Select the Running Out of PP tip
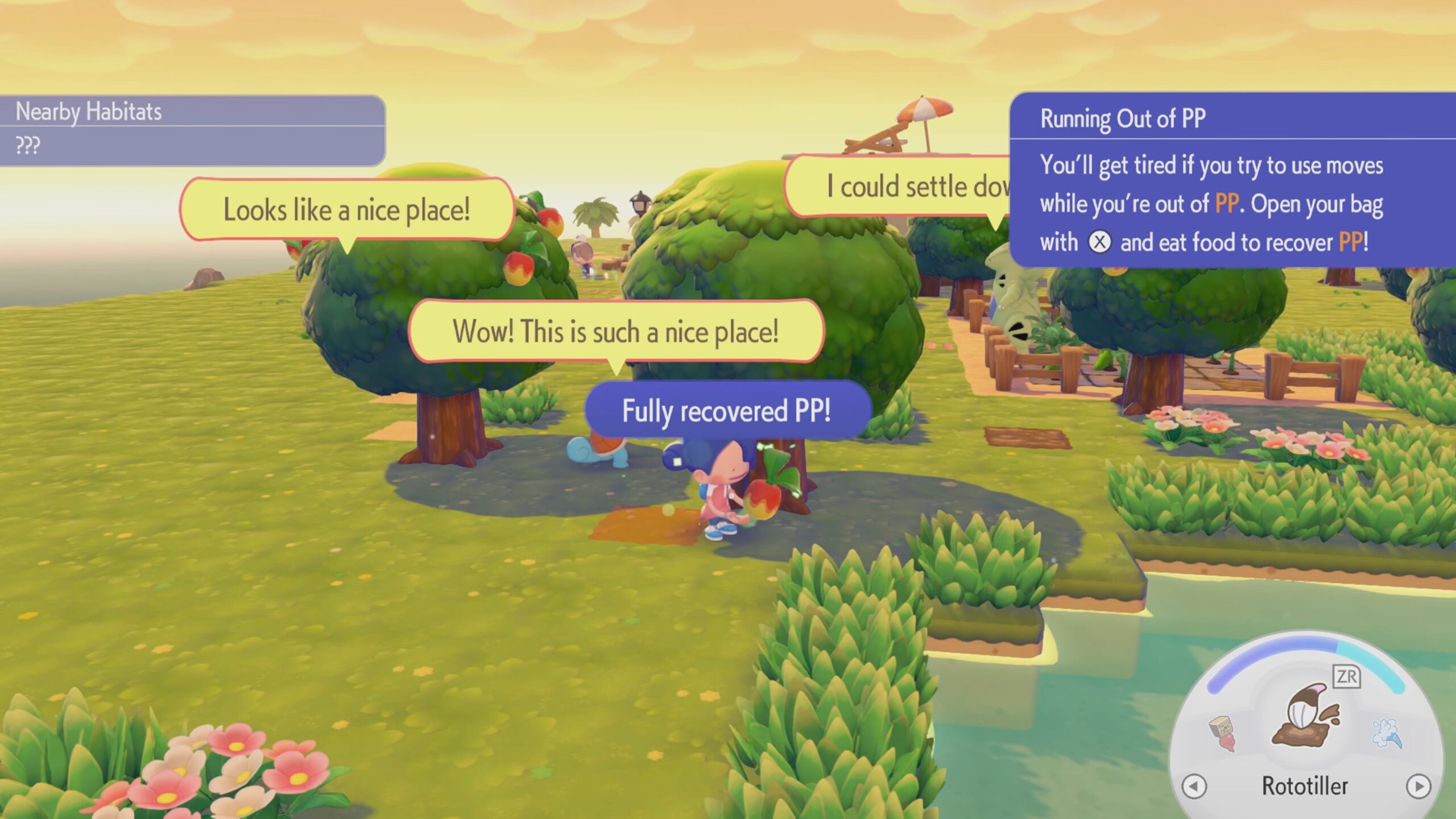Image resolution: width=1456 pixels, height=819 pixels. pyautogui.click(x=1232, y=180)
